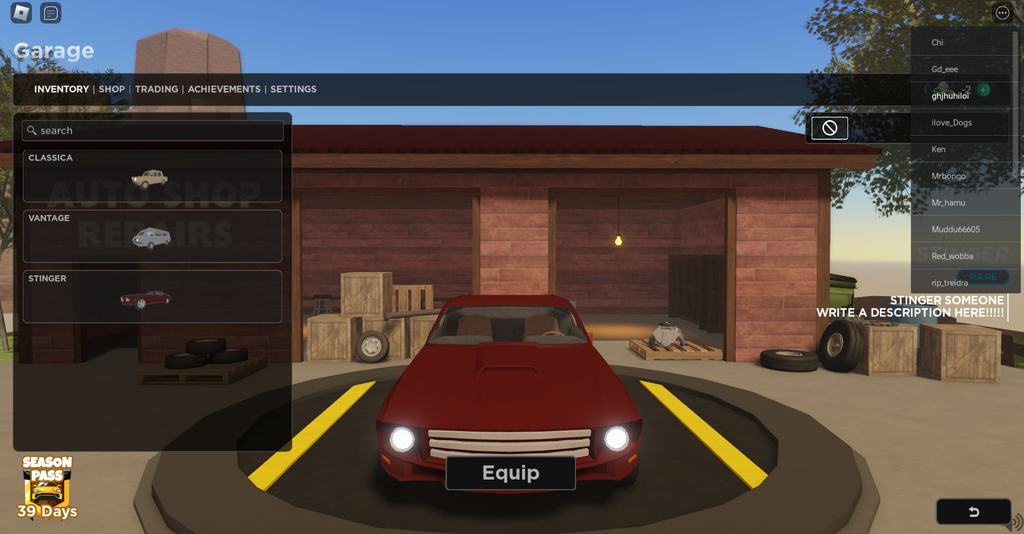Show the Achievements tab
The image size is (1024, 534).
coord(224,89)
